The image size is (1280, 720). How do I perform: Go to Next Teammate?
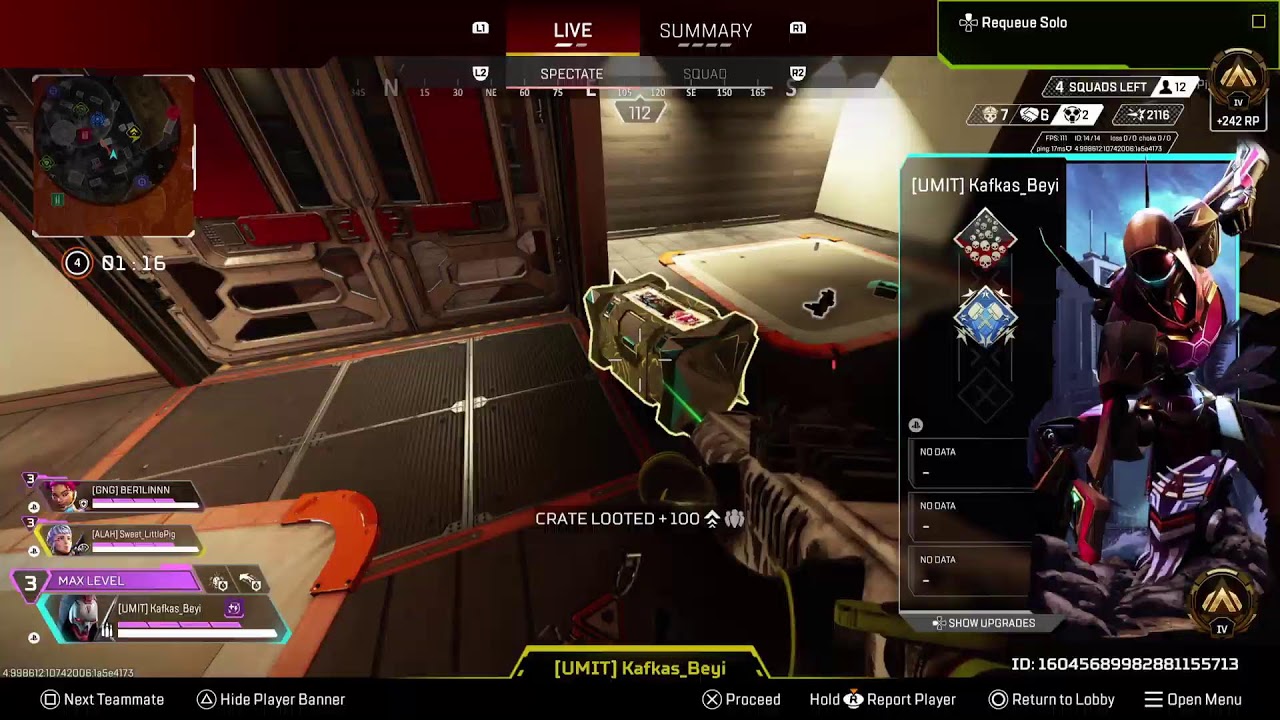(x=102, y=700)
